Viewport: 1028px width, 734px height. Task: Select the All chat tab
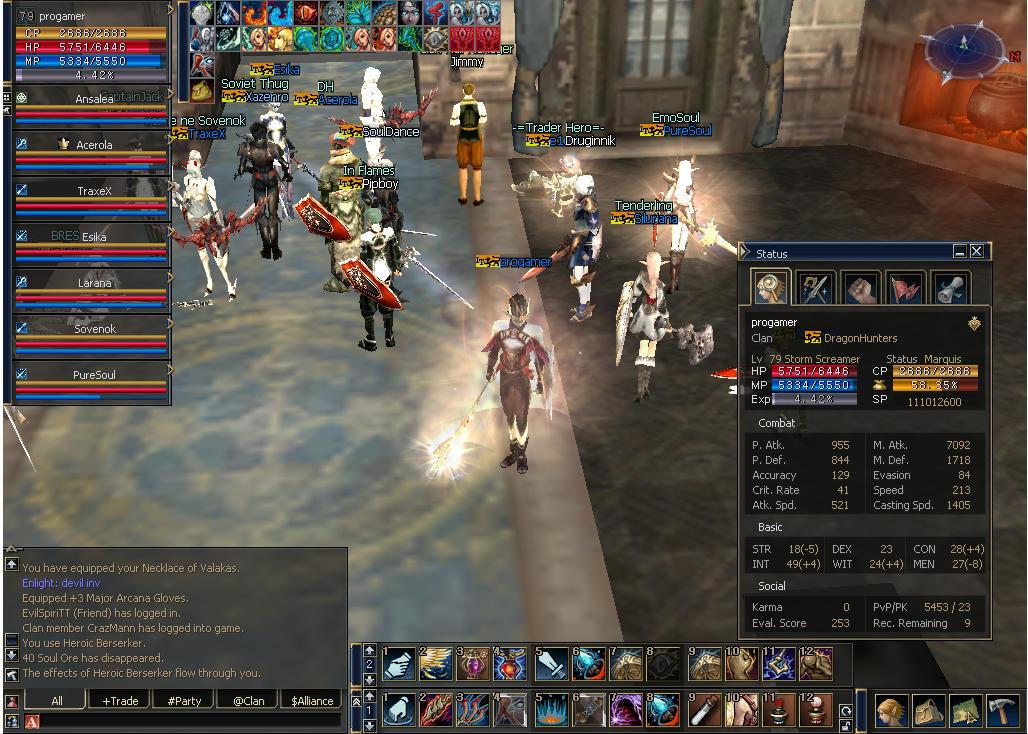56,700
